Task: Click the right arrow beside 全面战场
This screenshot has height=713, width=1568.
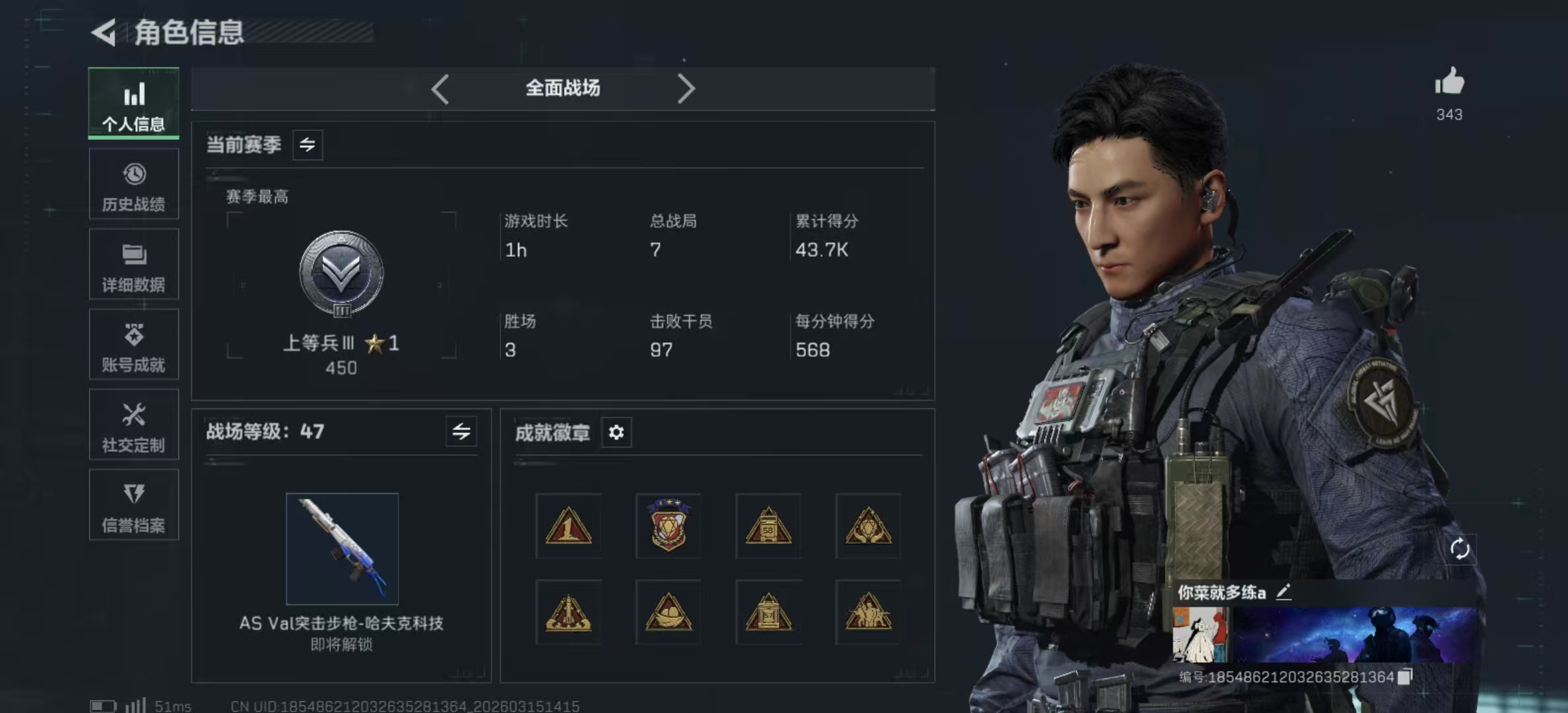Action: (686, 88)
